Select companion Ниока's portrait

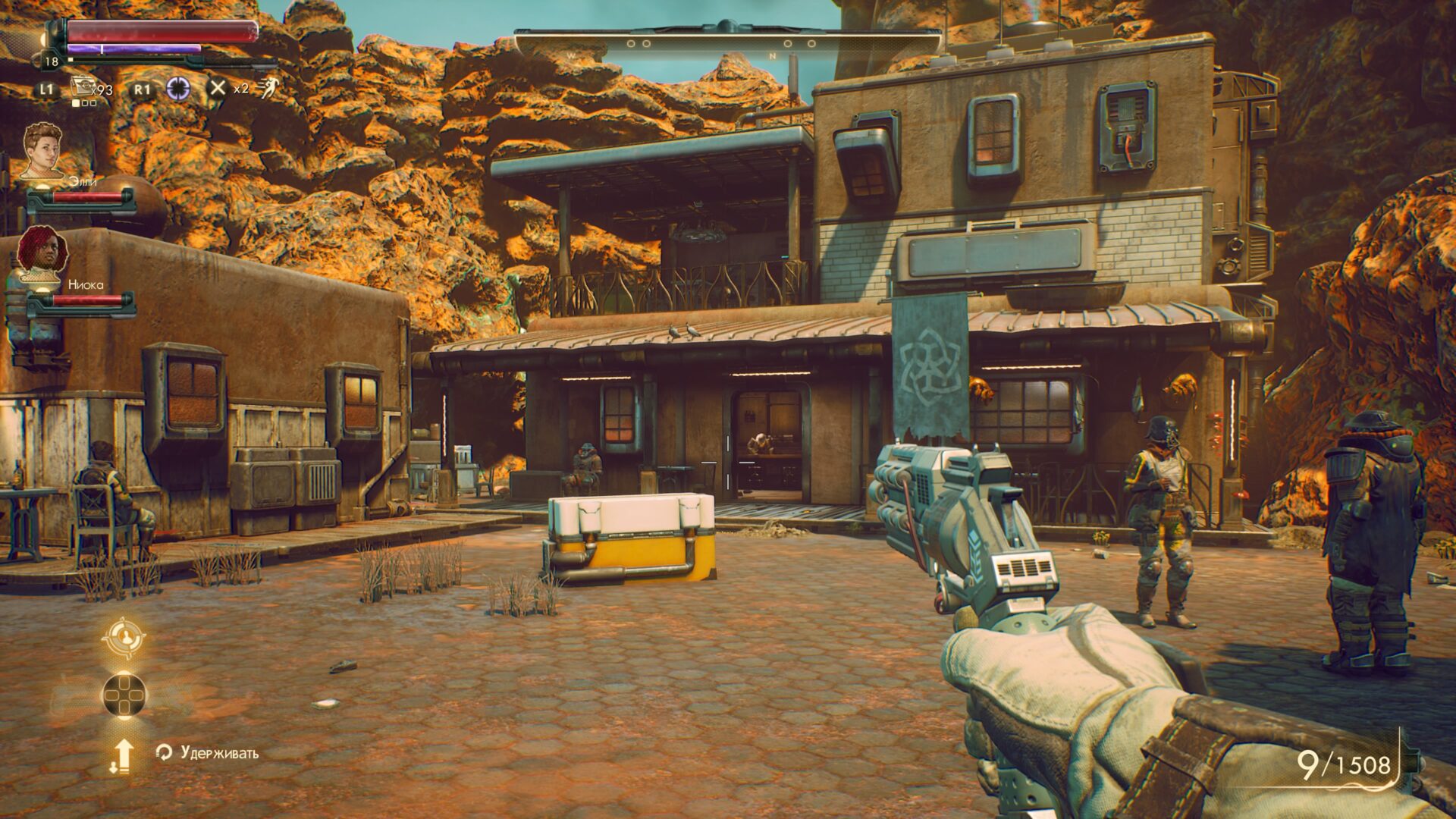(x=42, y=253)
